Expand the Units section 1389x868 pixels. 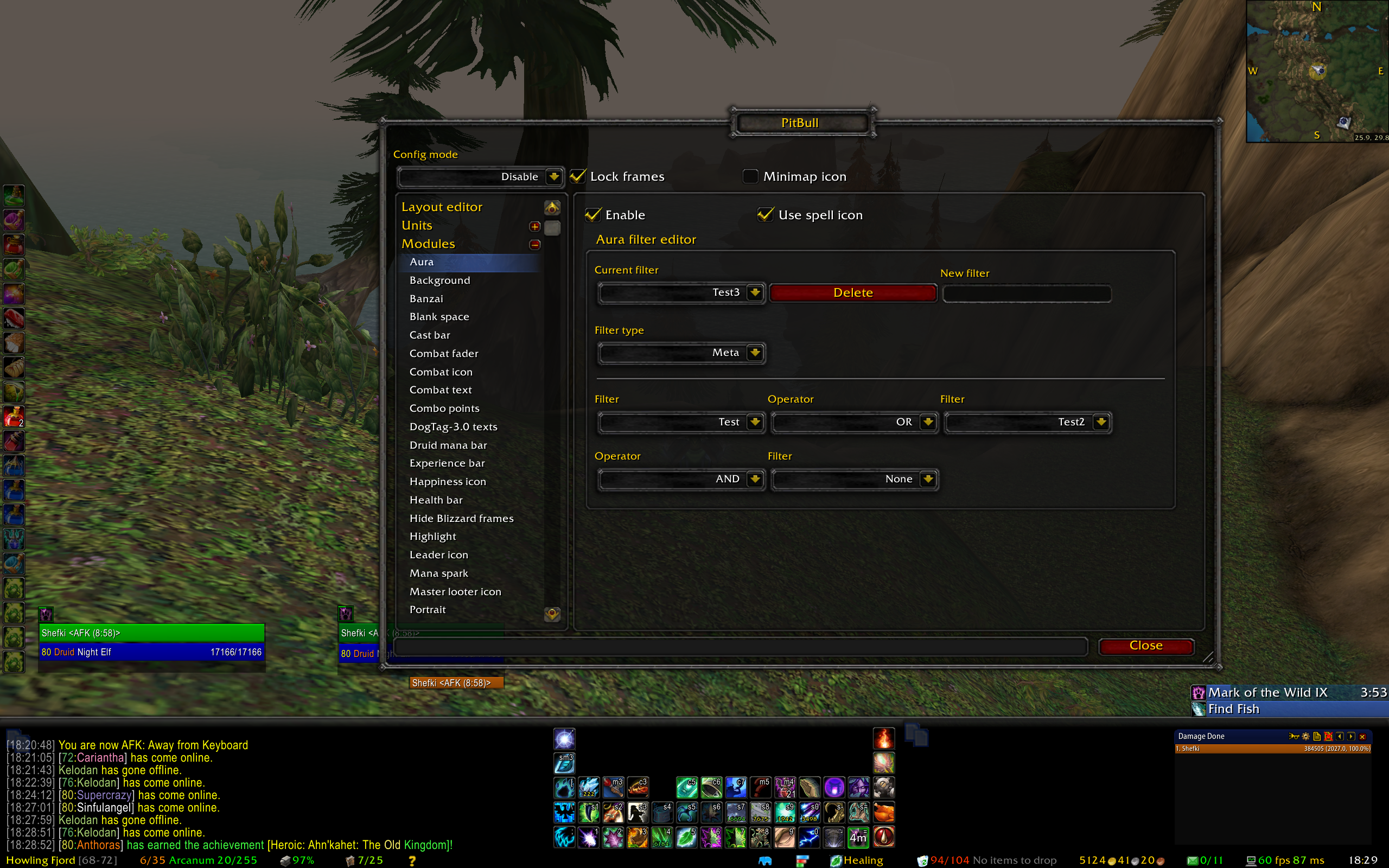[535, 226]
